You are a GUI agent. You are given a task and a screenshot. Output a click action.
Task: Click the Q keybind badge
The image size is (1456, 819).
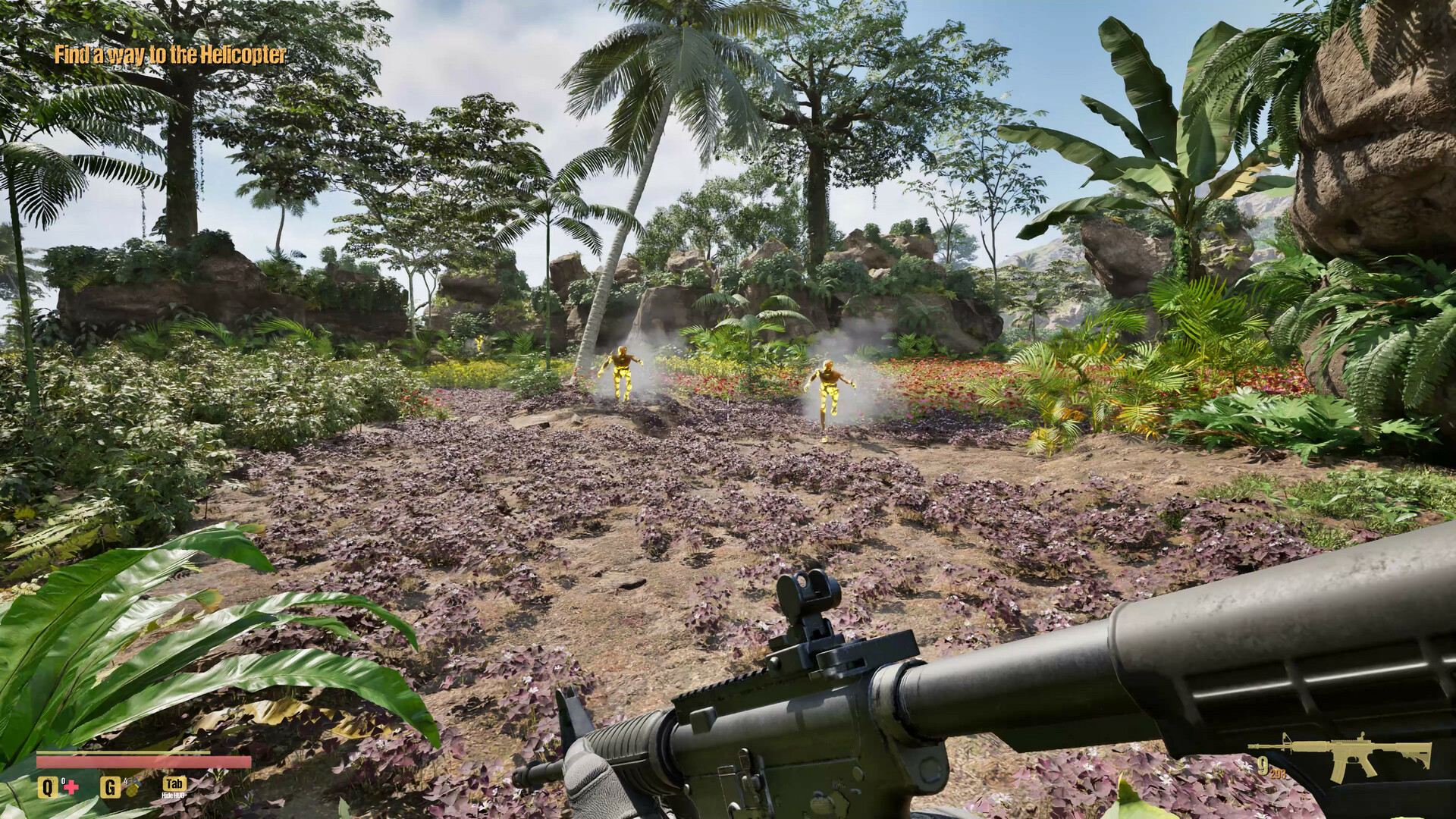pyautogui.click(x=48, y=788)
